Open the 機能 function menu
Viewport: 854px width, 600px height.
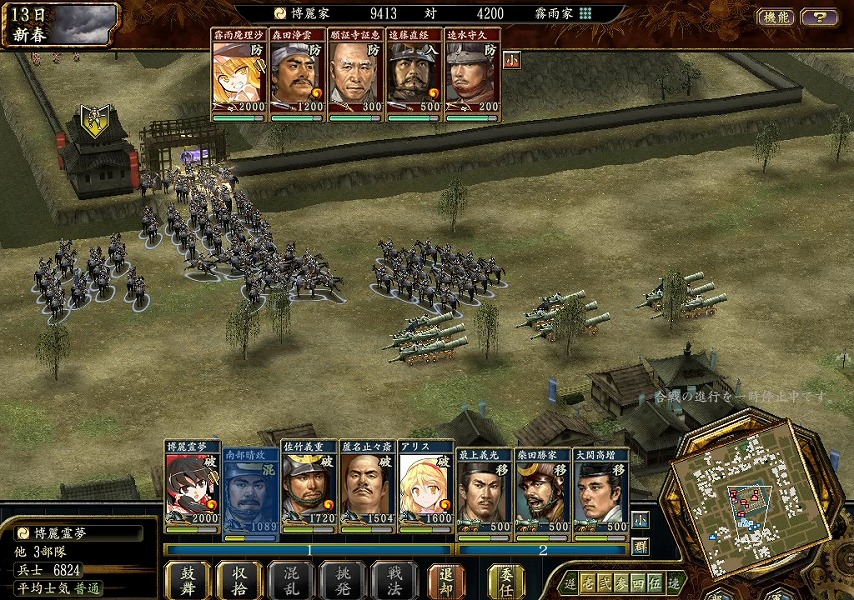(x=776, y=16)
